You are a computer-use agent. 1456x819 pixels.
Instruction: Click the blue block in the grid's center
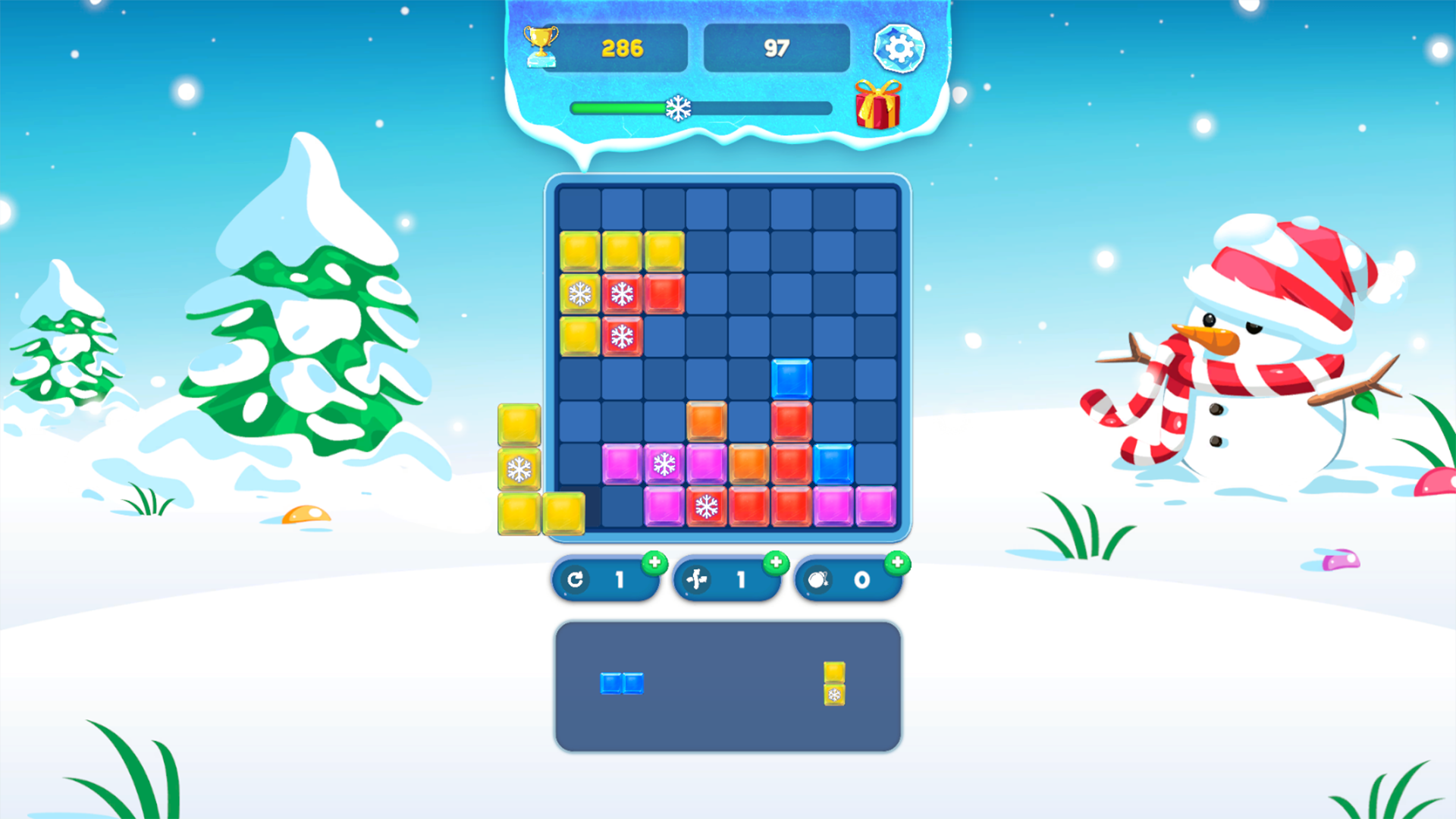[792, 377]
